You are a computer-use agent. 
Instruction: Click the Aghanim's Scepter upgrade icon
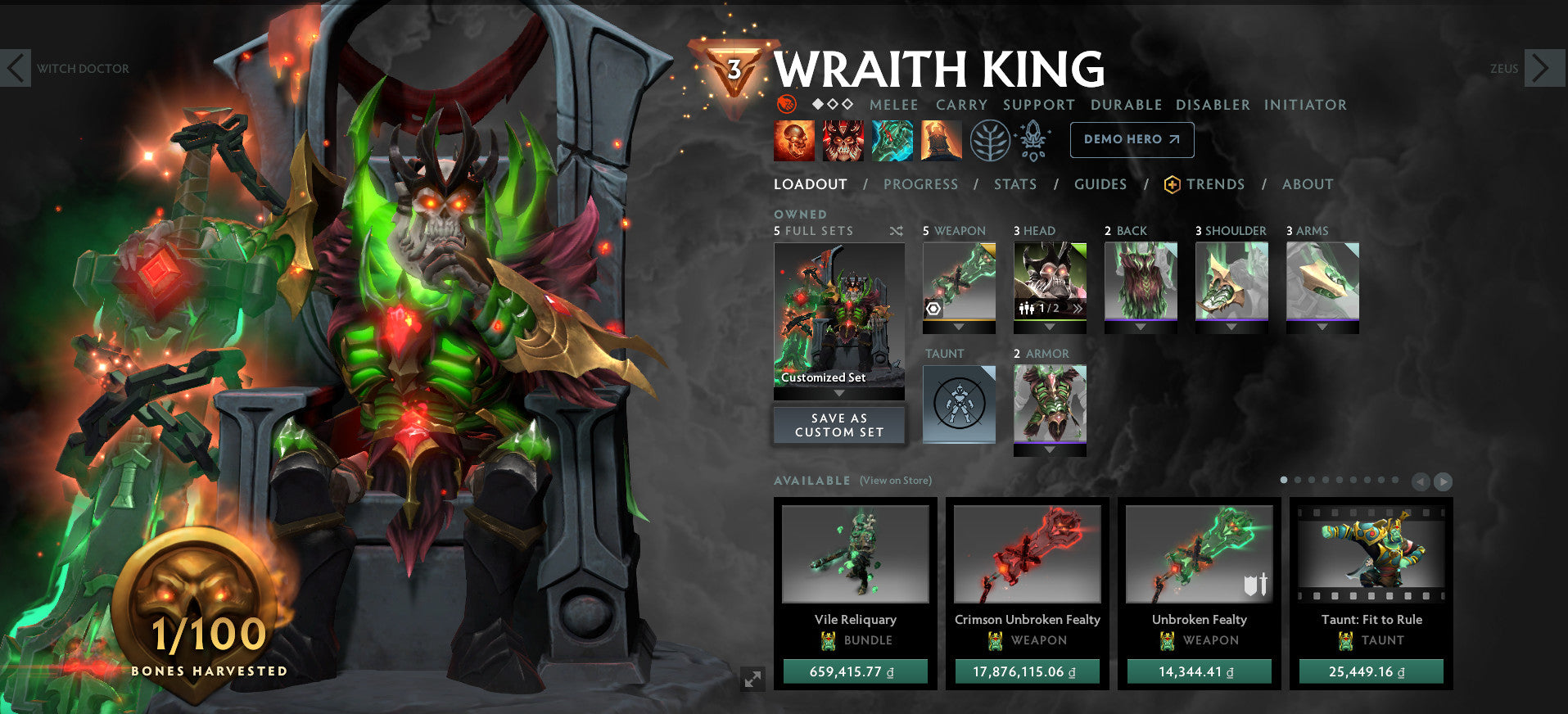[x=1033, y=140]
